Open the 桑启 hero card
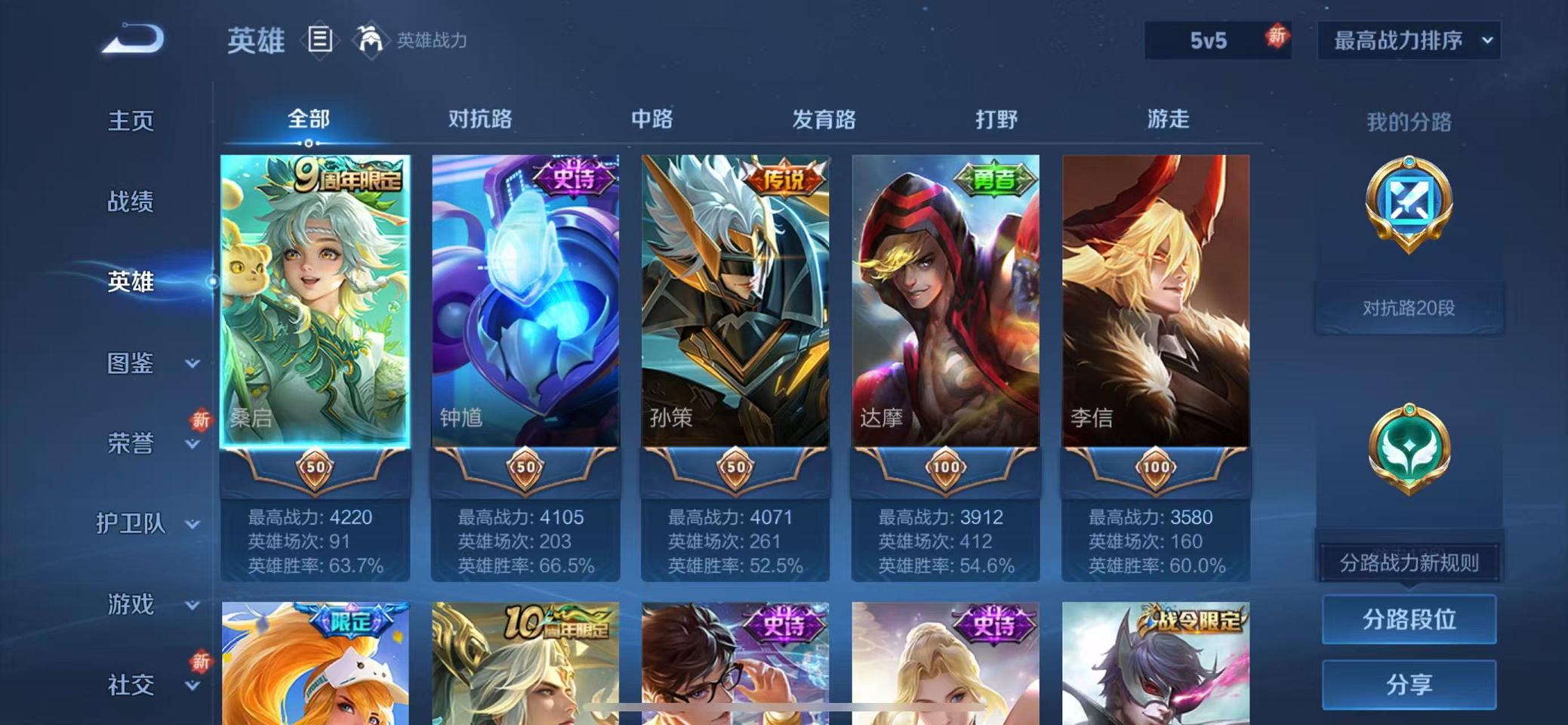Image resolution: width=1568 pixels, height=725 pixels. coord(317,317)
